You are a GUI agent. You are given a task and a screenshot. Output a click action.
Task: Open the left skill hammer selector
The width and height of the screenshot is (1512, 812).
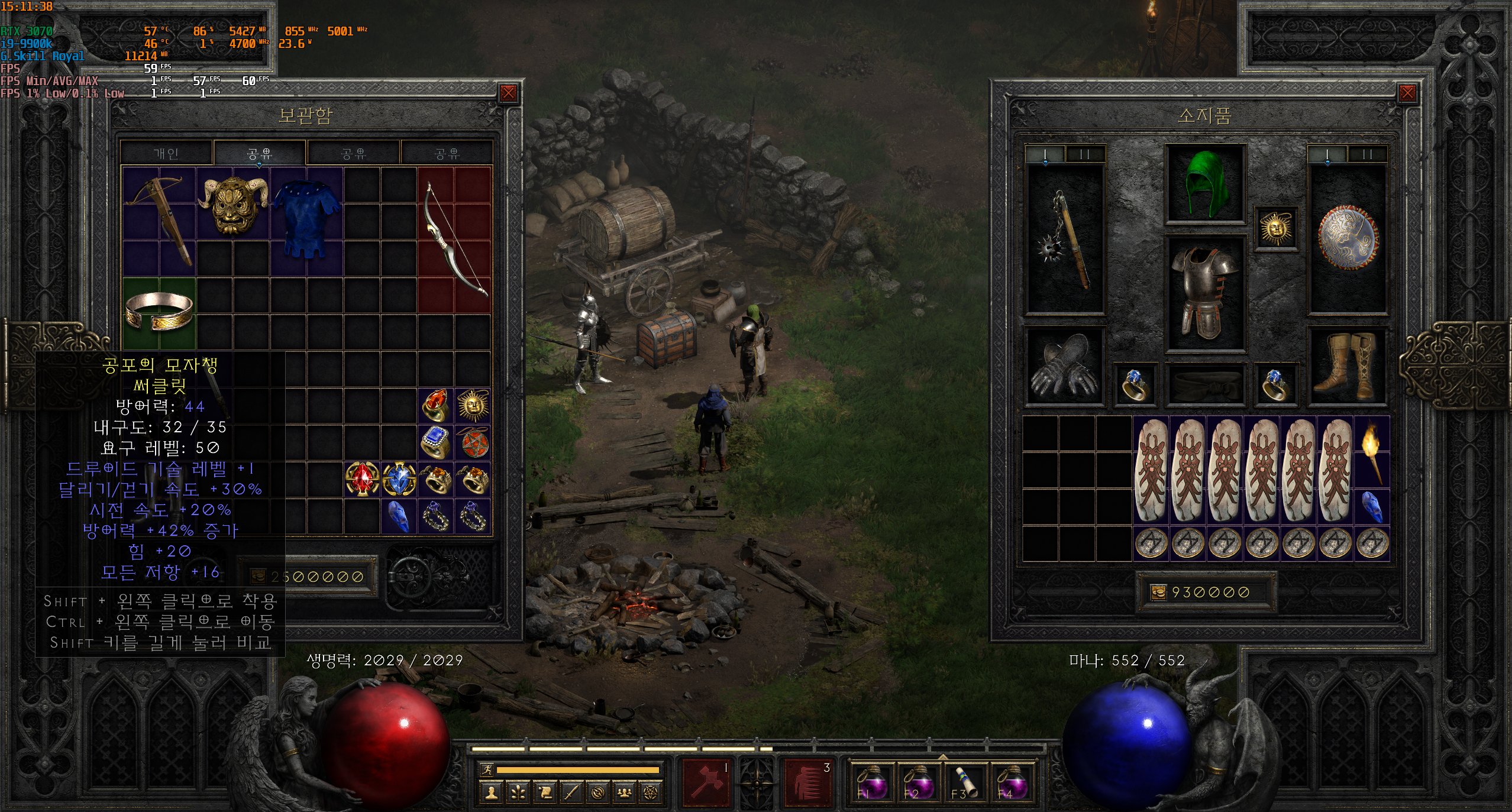pyautogui.click(x=706, y=783)
